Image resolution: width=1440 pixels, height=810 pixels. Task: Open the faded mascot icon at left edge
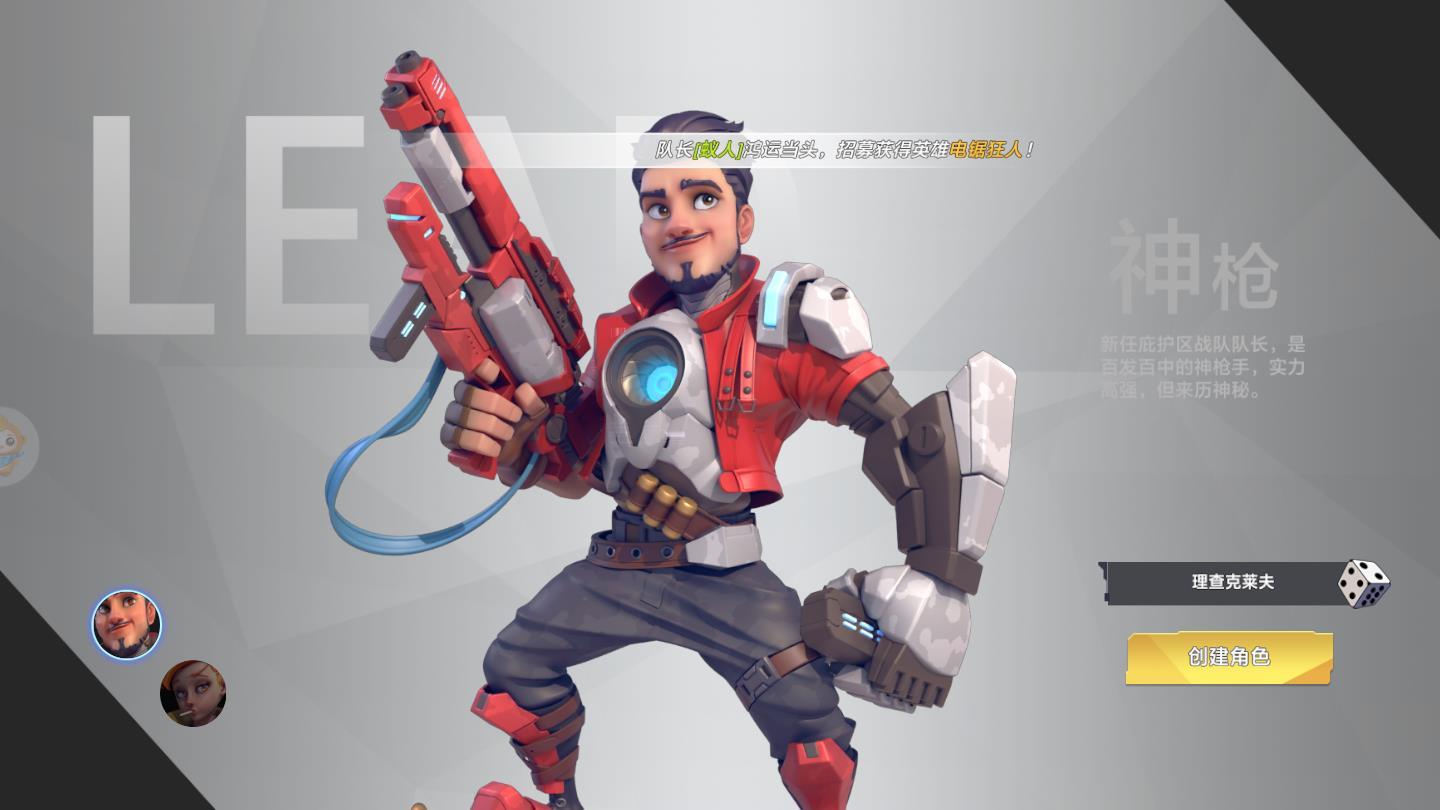point(14,446)
